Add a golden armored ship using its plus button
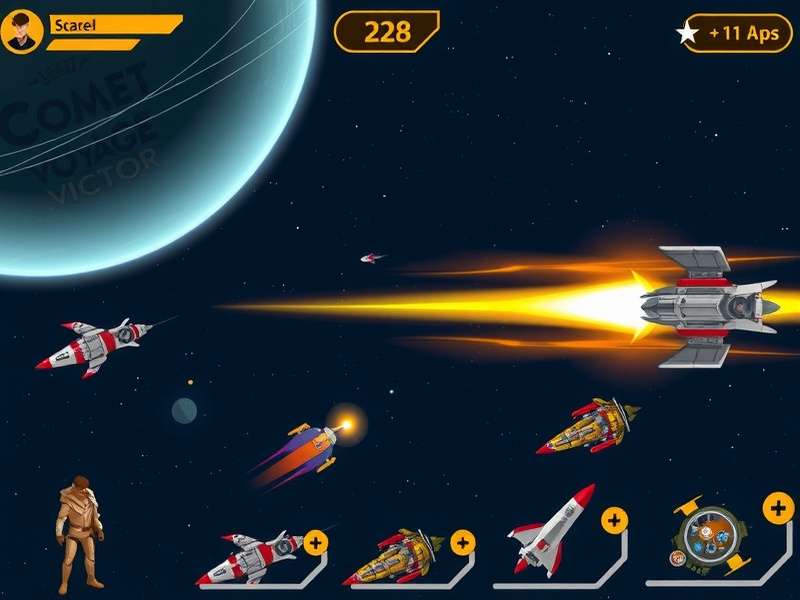 click(462, 543)
